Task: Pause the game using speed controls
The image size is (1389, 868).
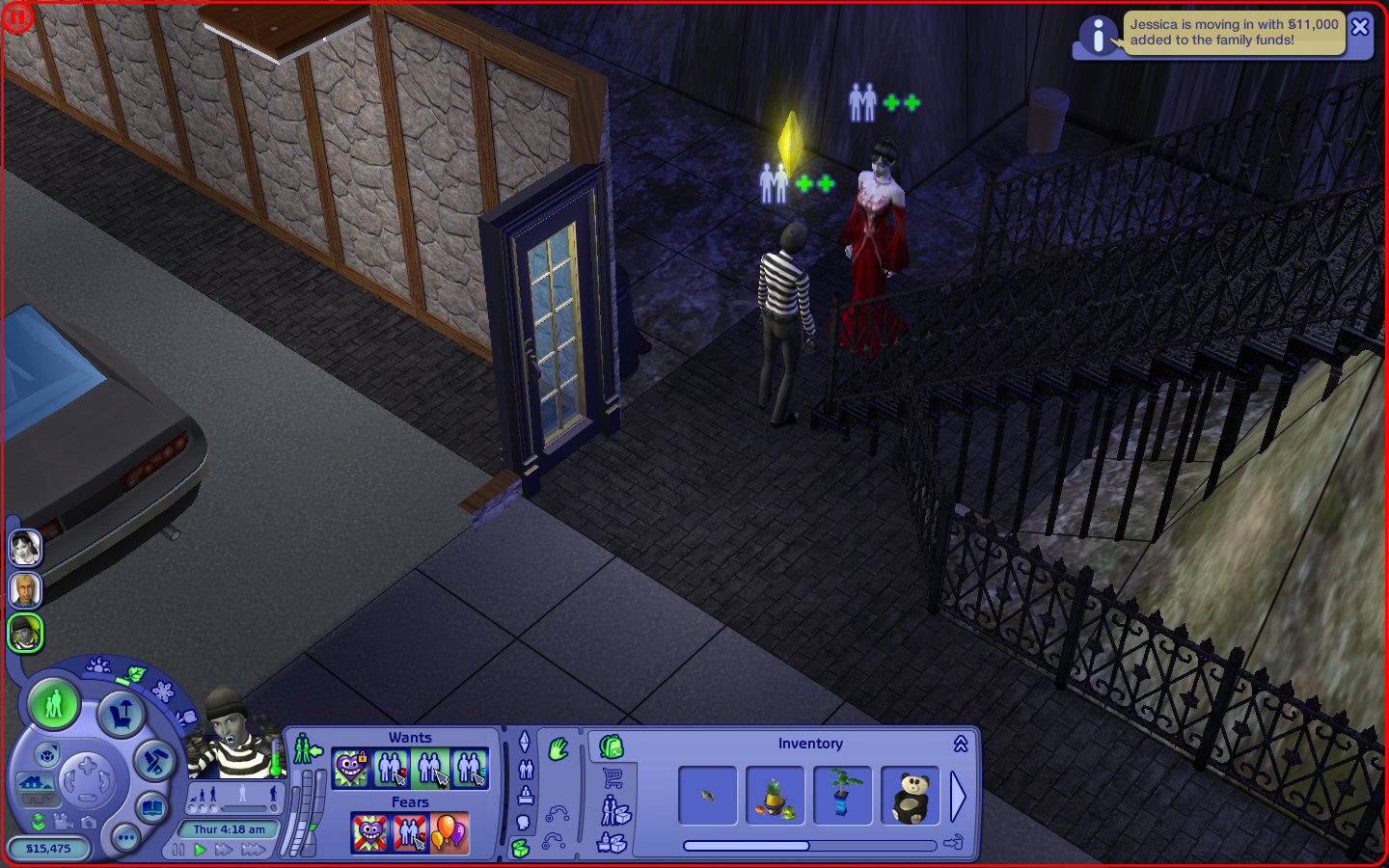Action: point(178,850)
